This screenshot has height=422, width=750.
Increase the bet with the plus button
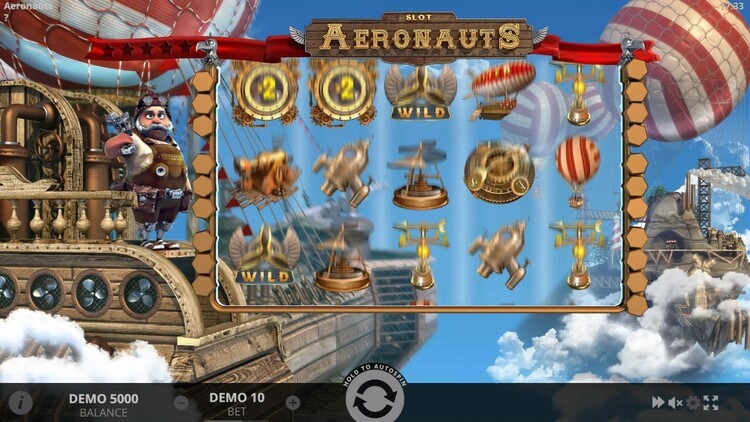293,403
